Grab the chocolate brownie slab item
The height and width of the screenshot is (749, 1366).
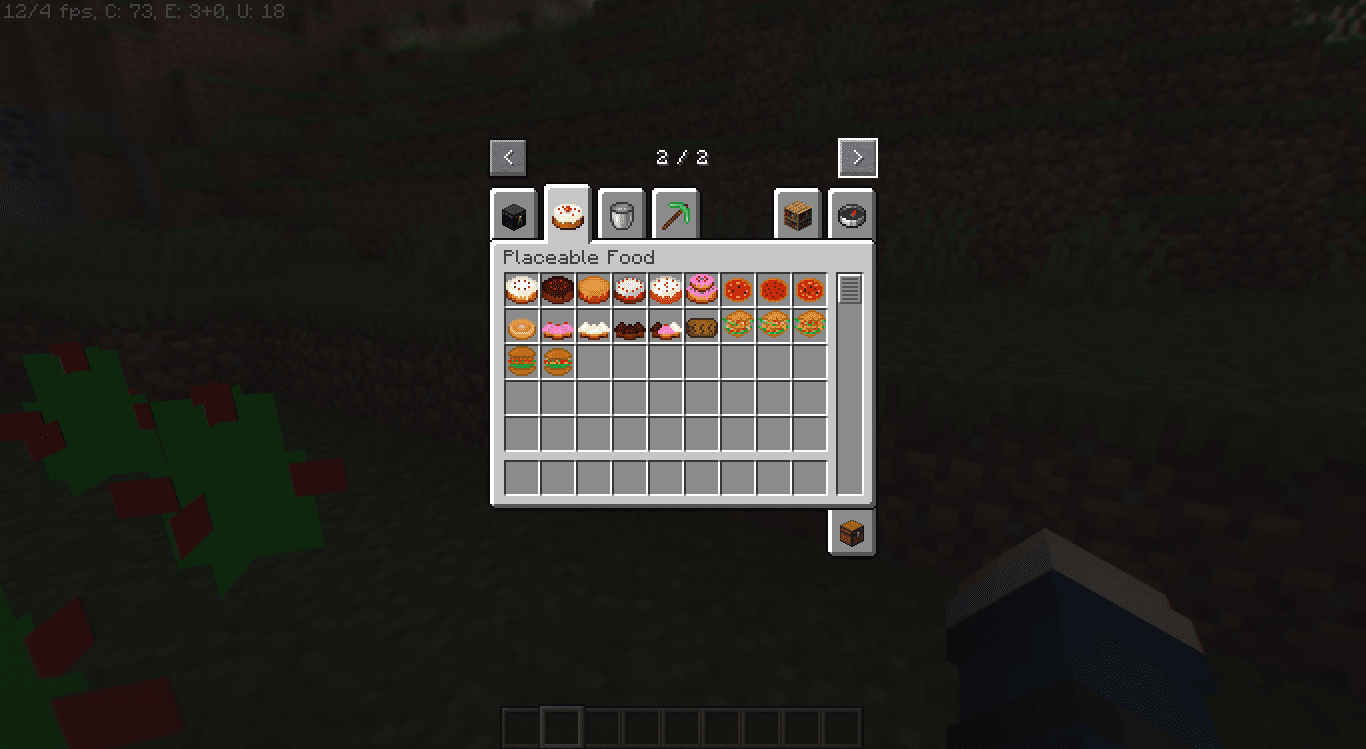pyautogui.click(x=629, y=325)
